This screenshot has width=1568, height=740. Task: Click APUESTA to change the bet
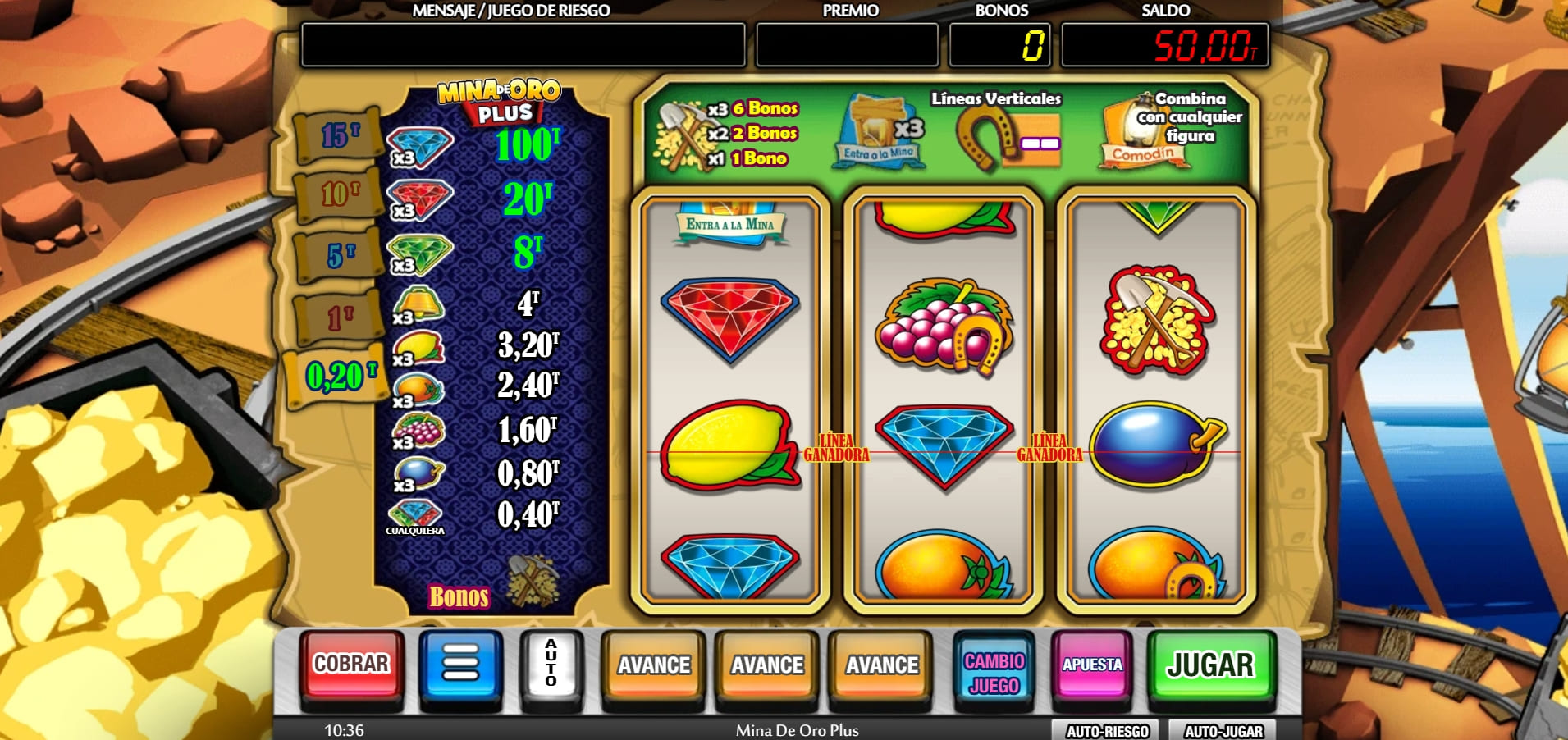[1090, 666]
